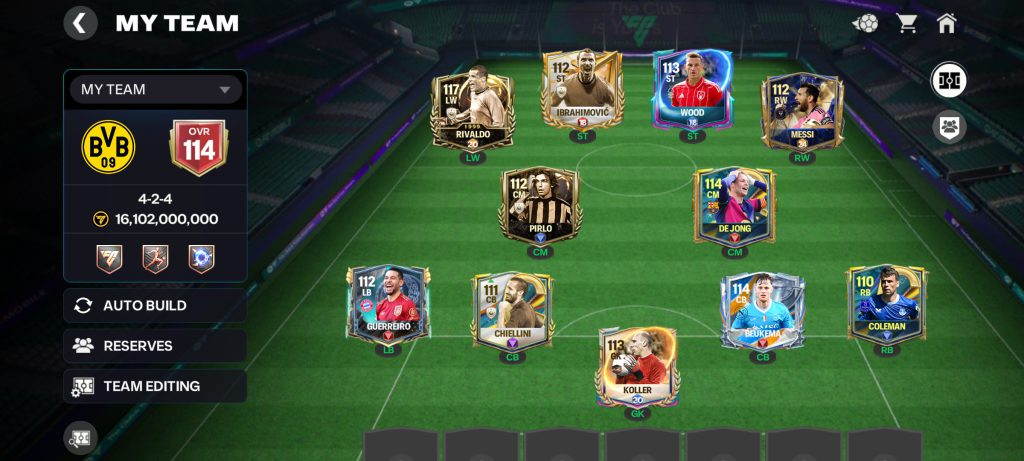
Task: Select the Pirlo midfielder card
Action: pos(540,206)
